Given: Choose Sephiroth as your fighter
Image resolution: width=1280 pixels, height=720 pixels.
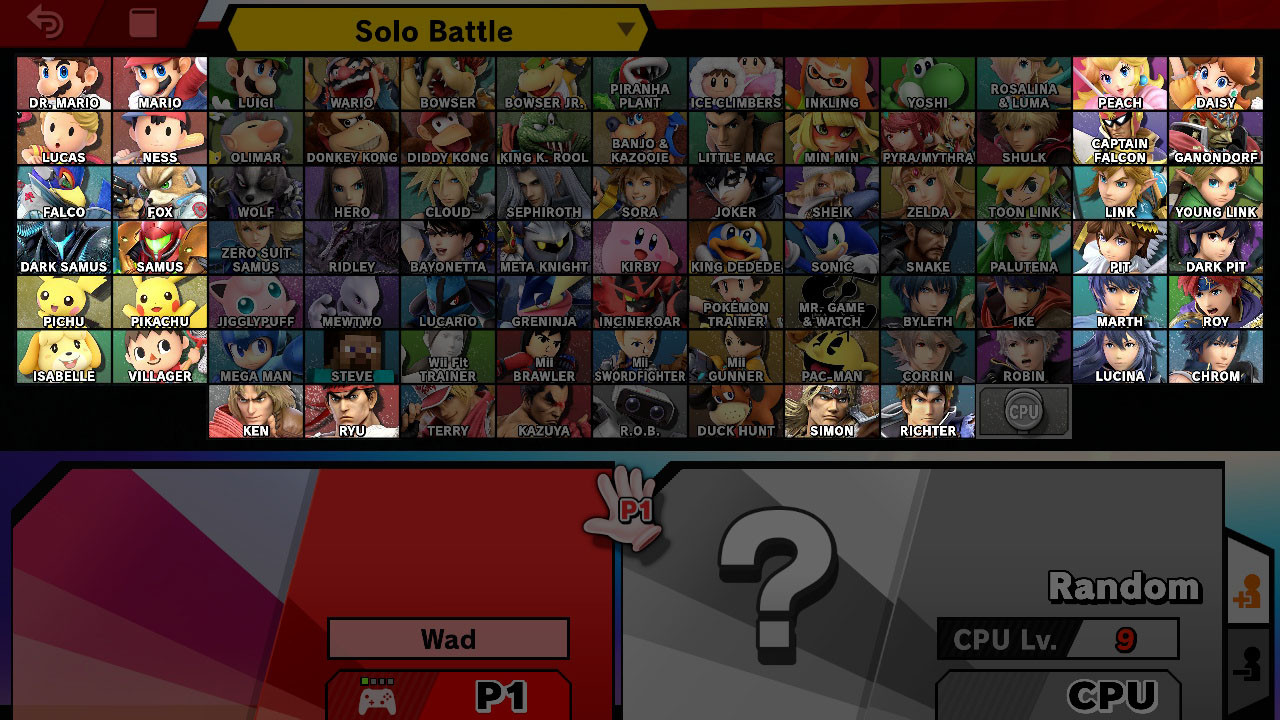Looking at the screenshot, I should click(543, 190).
